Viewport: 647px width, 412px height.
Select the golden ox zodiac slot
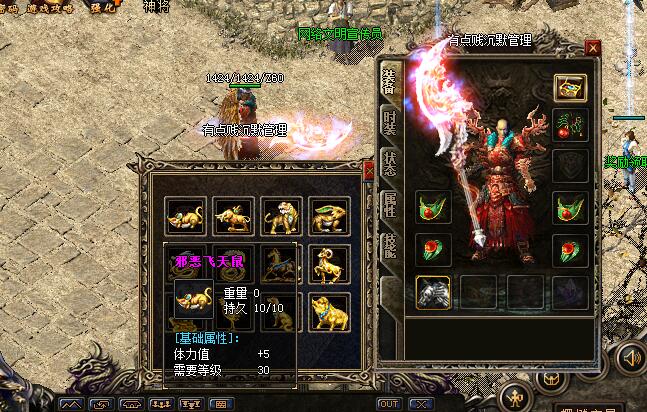(233, 215)
